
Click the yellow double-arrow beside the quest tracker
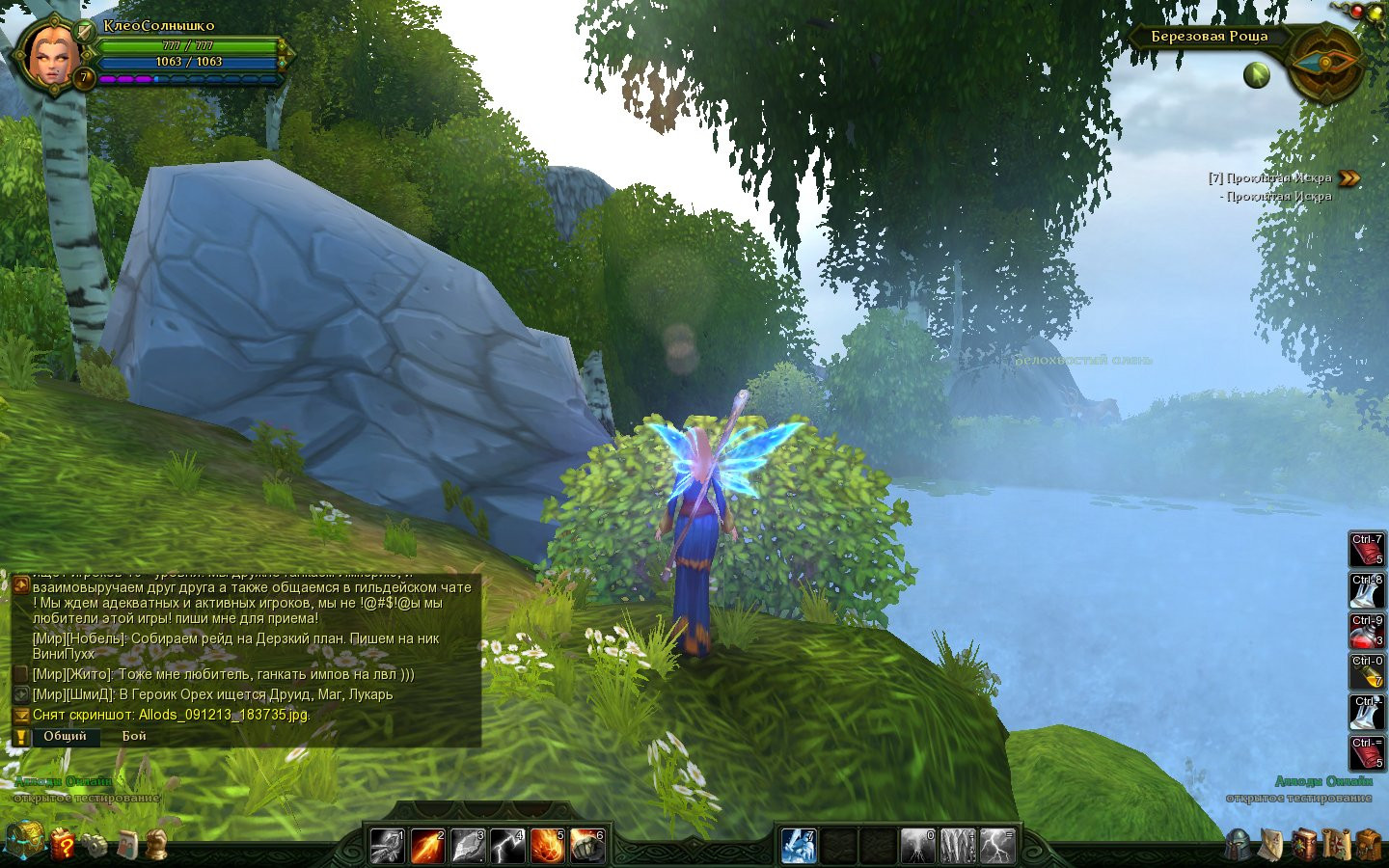coord(1349,178)
